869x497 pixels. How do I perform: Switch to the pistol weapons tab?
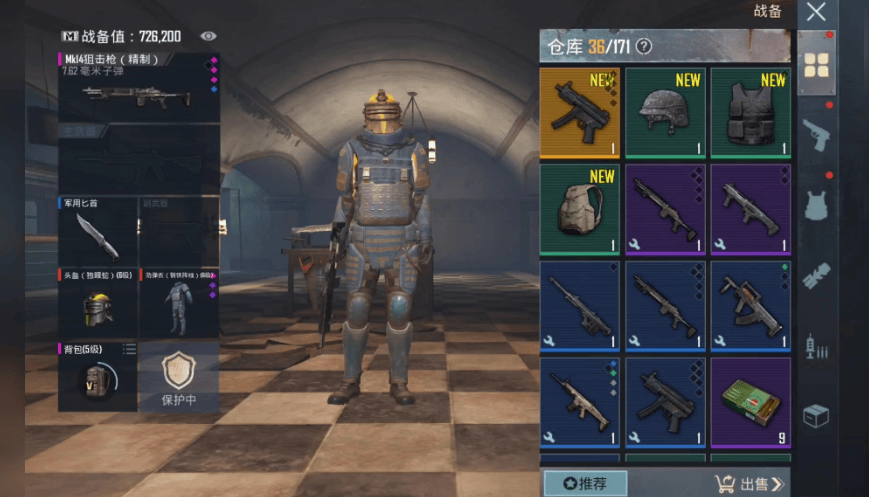coord(816,135)
